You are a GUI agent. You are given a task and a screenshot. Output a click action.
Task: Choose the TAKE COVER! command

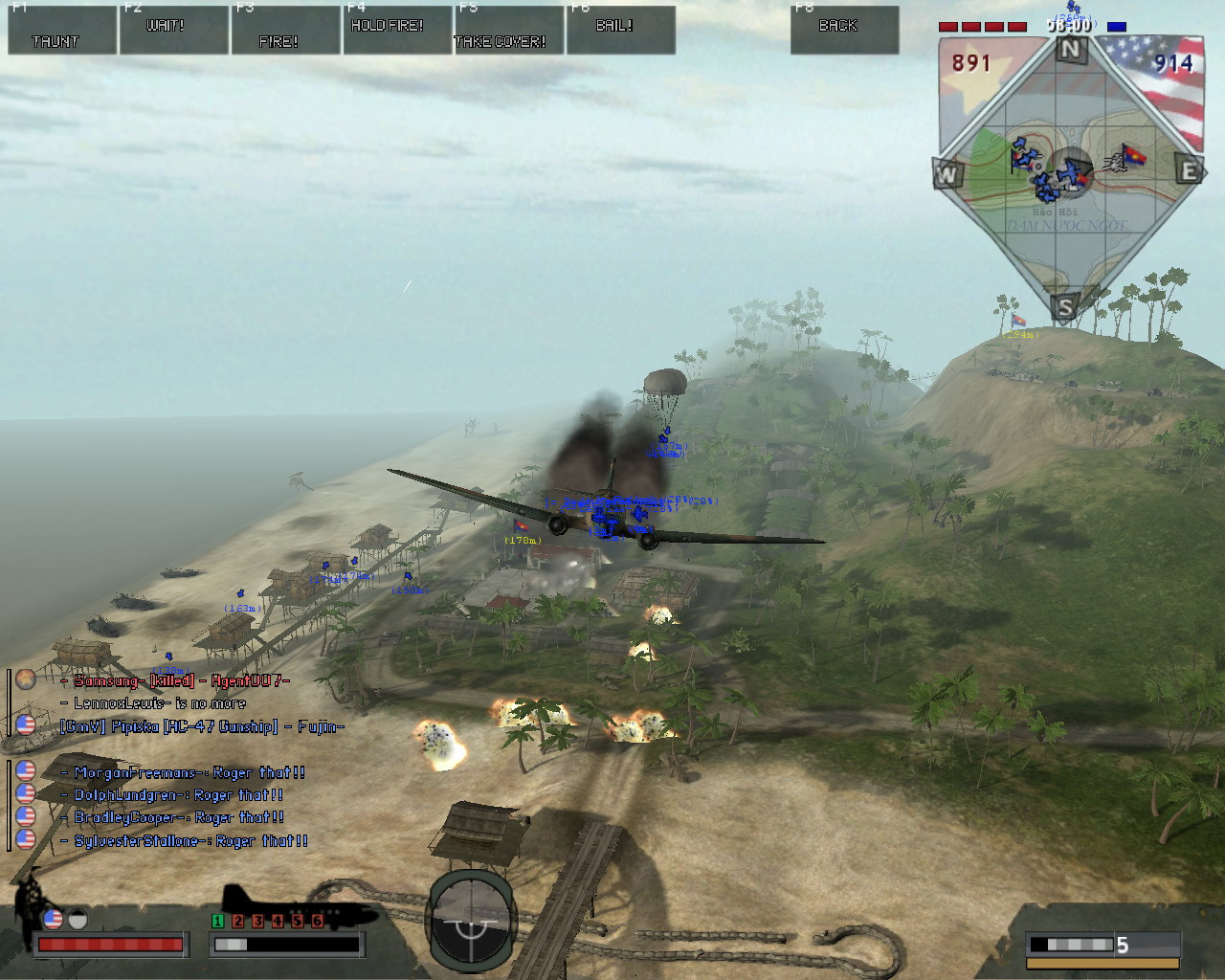pyautogui.click(x=508, y=30)
